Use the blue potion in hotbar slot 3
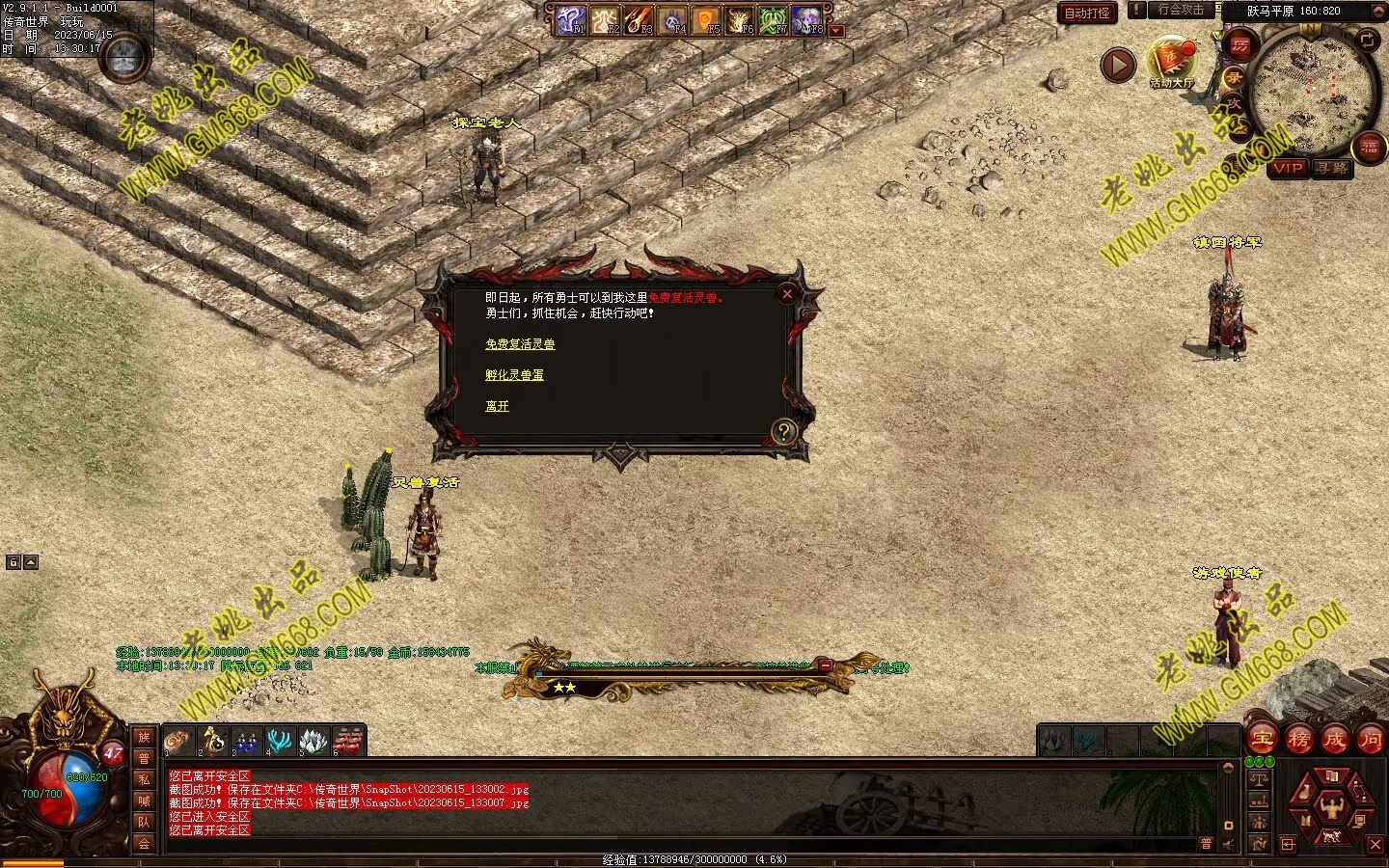The height and width of the screenshot is (868, 1389). coord(247,742)
